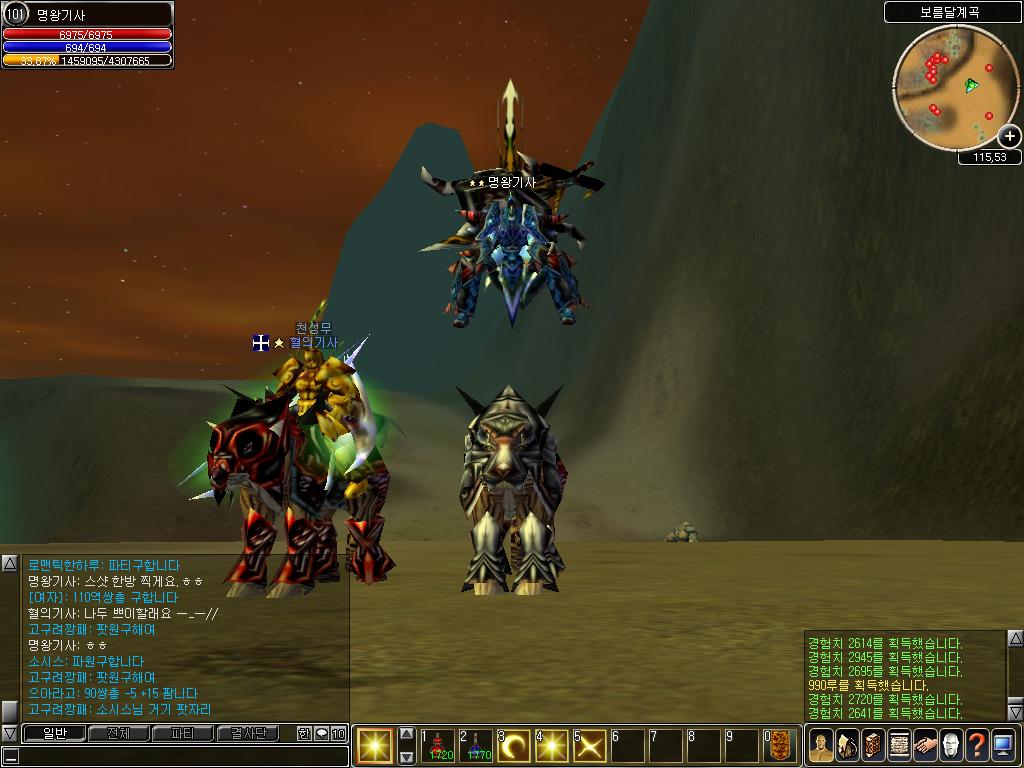
Task: Use the red potion in hotbar slot 1
Action: tap(439, 746)
